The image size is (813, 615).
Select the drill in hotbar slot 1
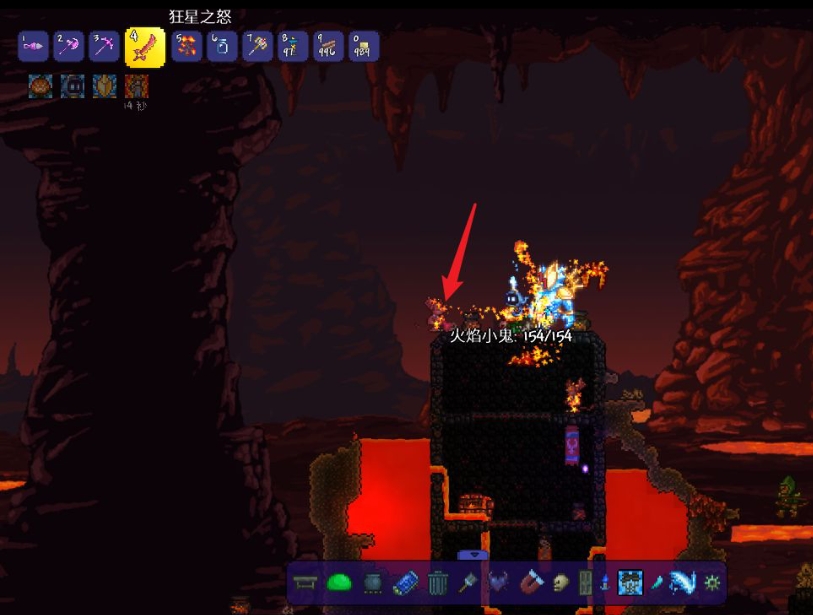click(35, 46)
